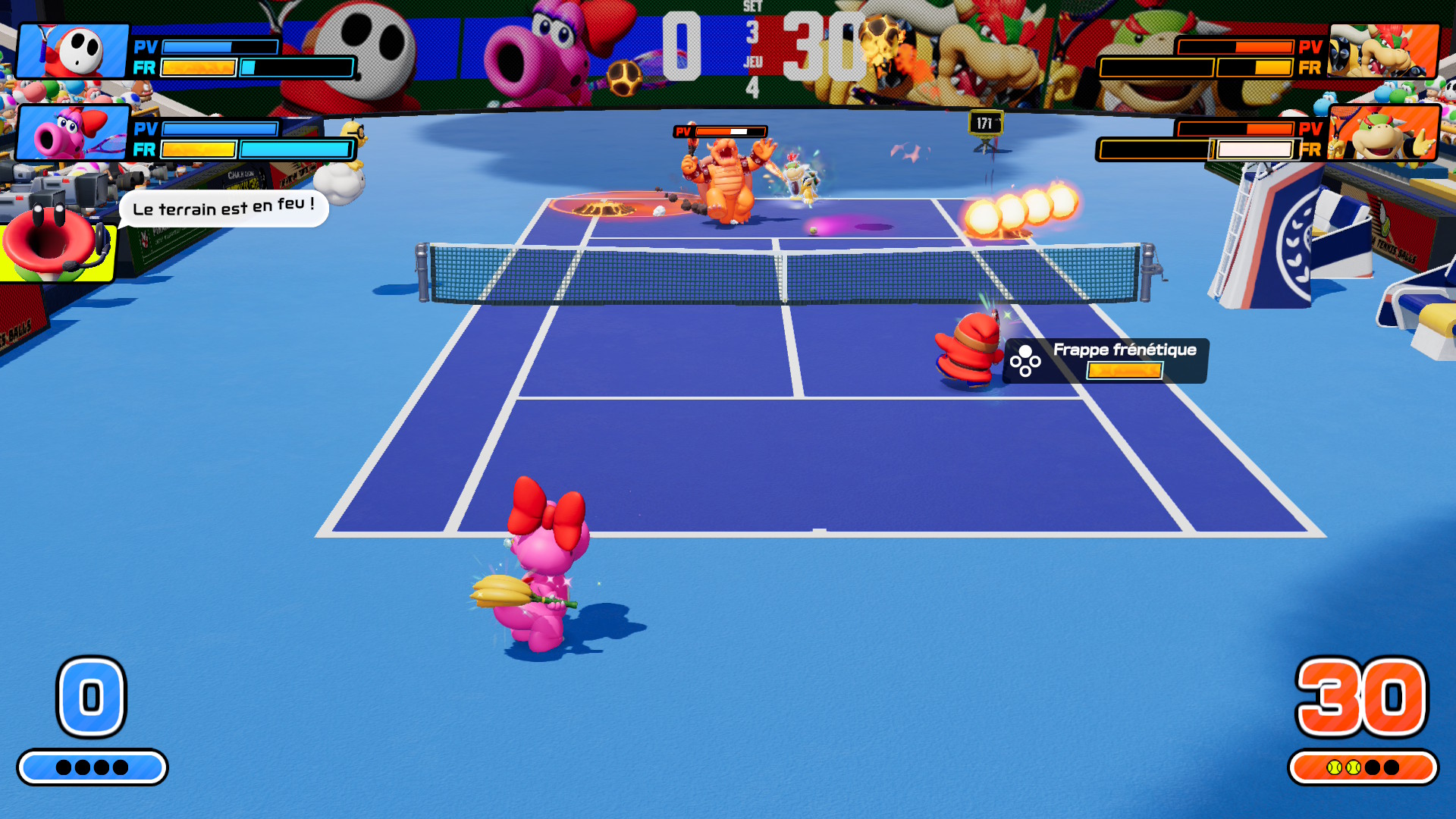Click Bowser's opponent portrait
The image size is (1456, 819).
[1383, 52]
